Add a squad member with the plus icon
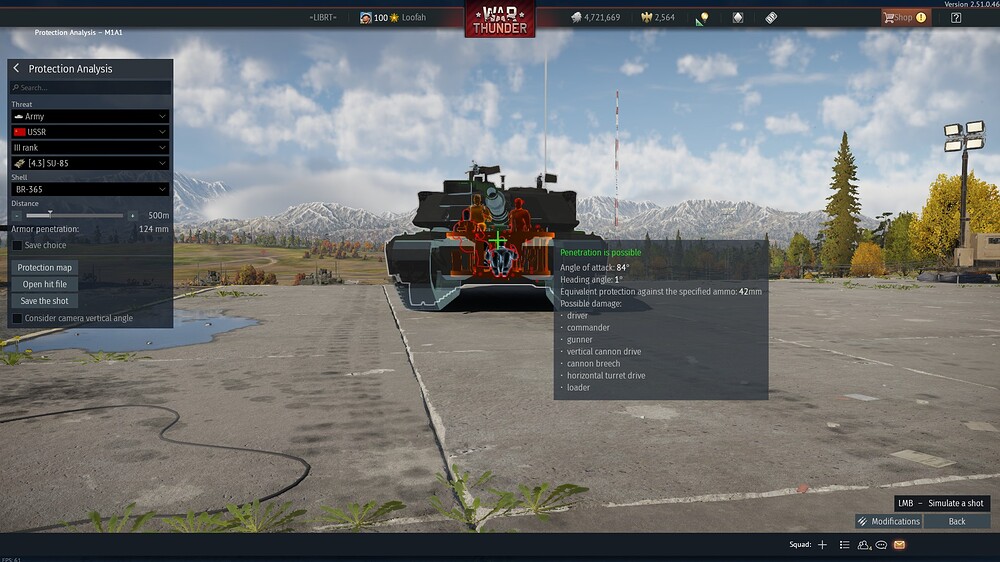The width and height of the screenshot is (1000, 562). 822,545
